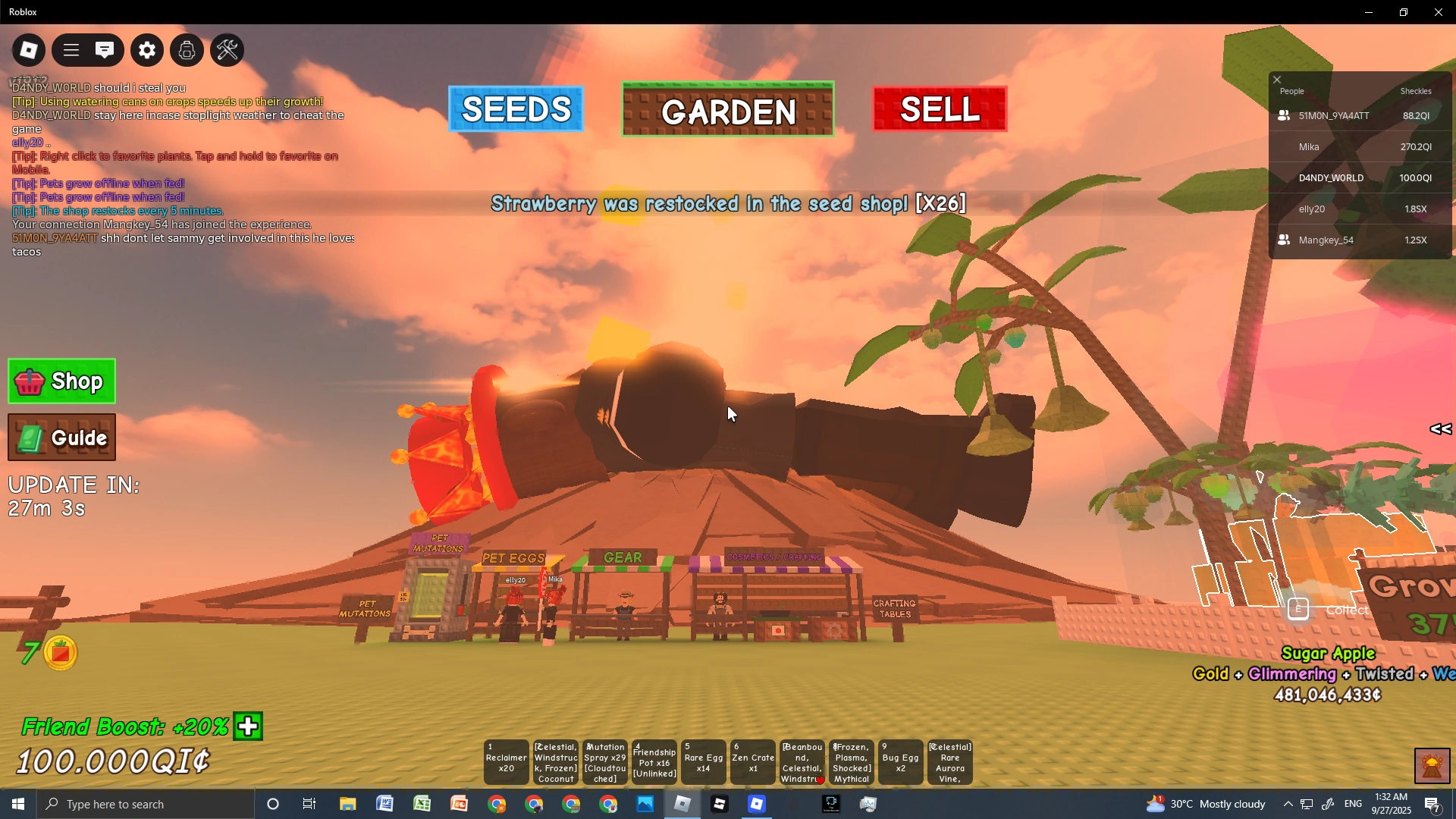Click the green plus beside Friend Boost
Screen dimensions: 1456x819
coord(247,726)
